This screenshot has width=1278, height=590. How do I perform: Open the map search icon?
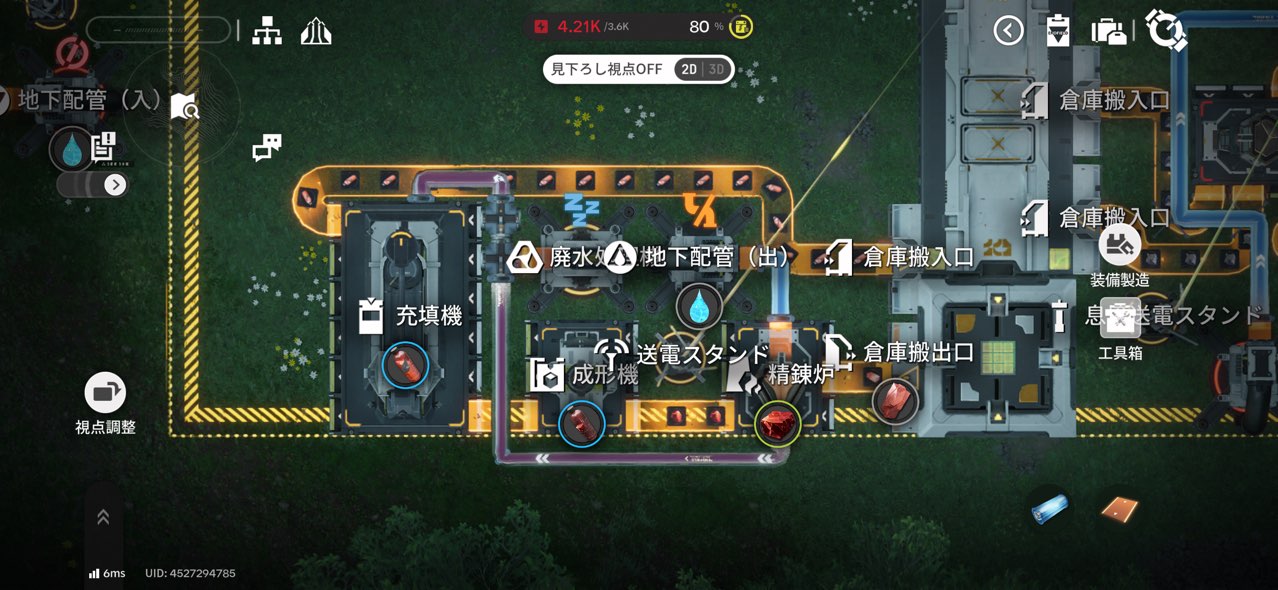[x=184, y=106]
